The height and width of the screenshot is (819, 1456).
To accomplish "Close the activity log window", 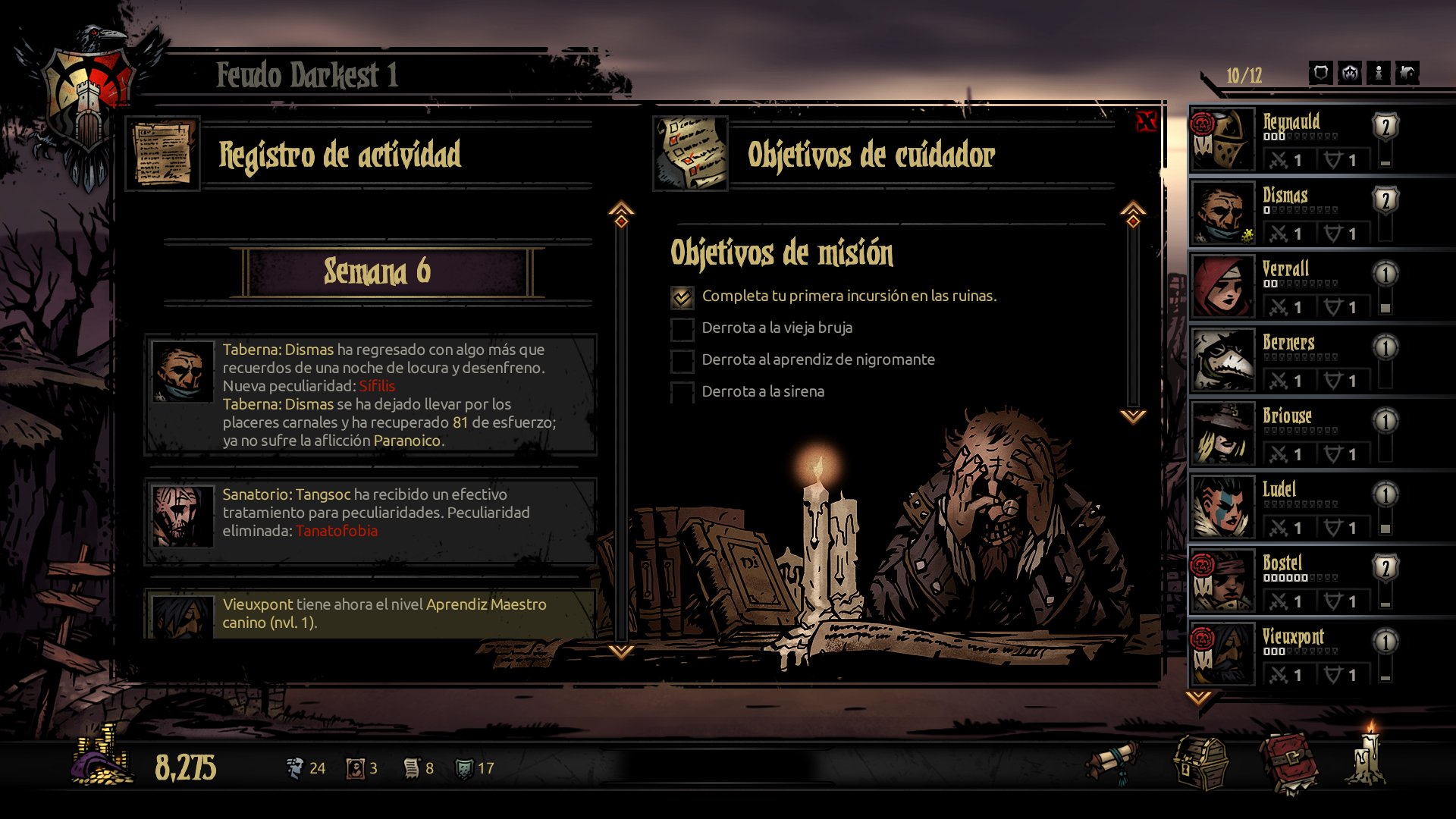I will pyautogui.click(x=1146, y=121).
